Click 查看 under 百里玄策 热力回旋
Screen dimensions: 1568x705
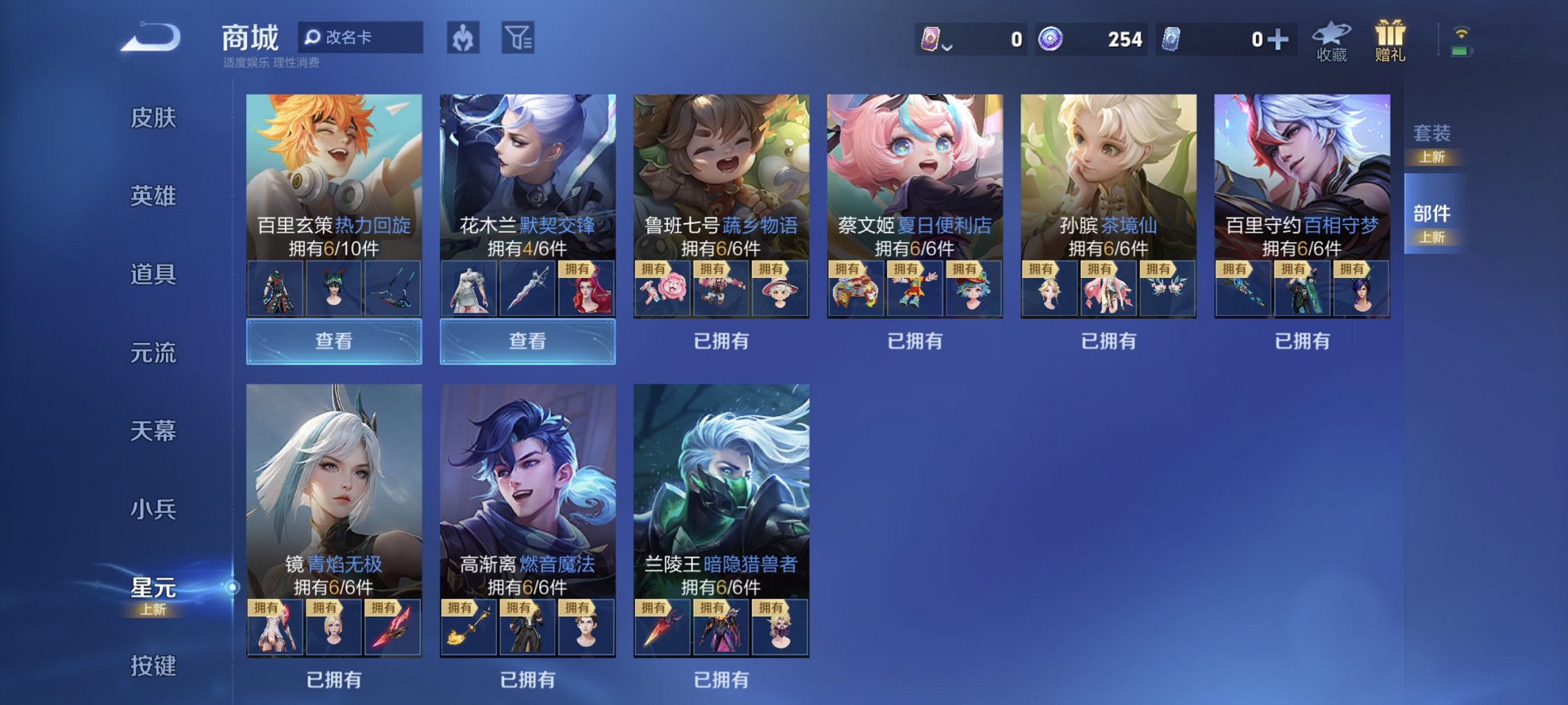333,341
